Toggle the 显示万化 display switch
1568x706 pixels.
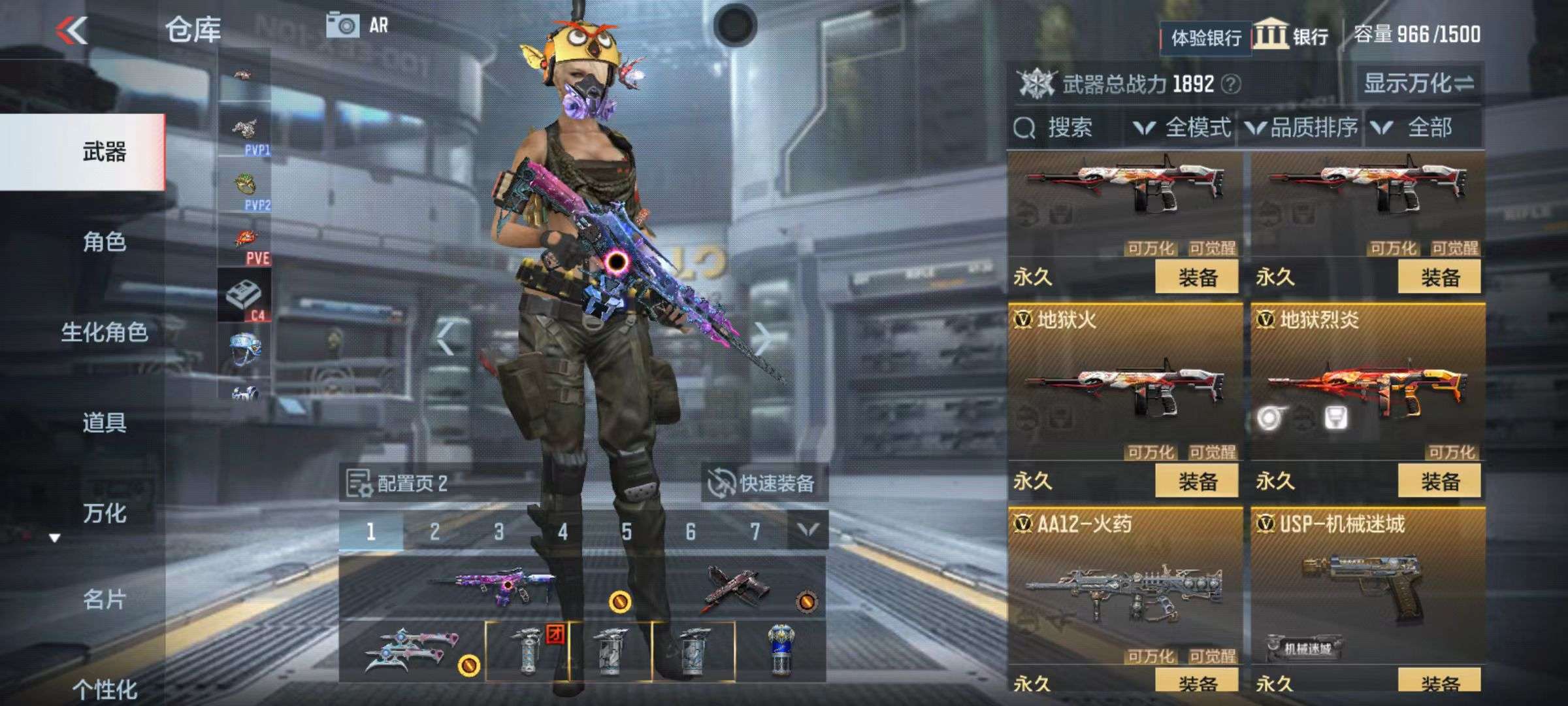1418,84
